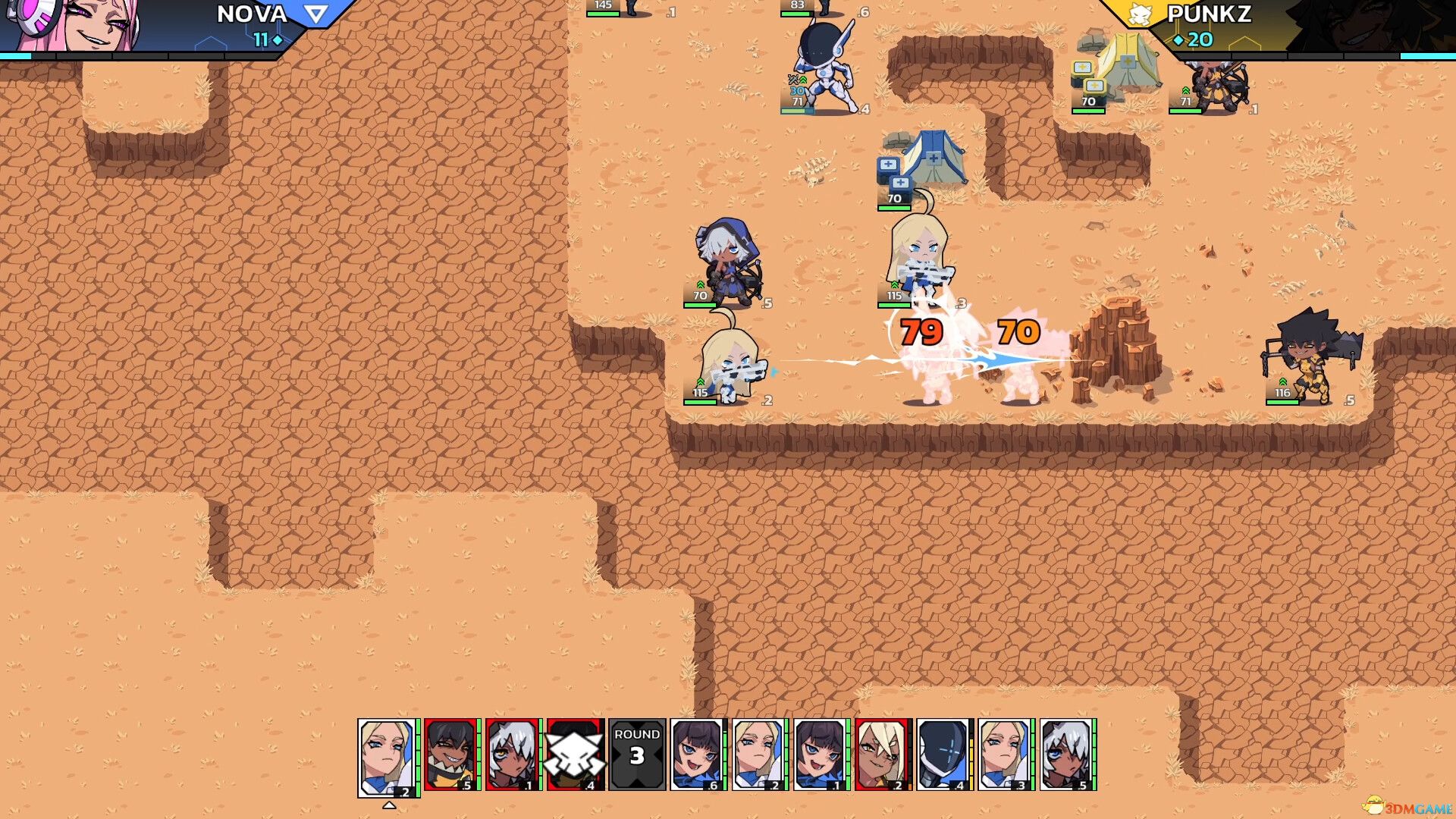Viewport: 1456px width, 819px height.
Task: Open the triangle dropdown beside NOVA
Action: coord(312,14)
